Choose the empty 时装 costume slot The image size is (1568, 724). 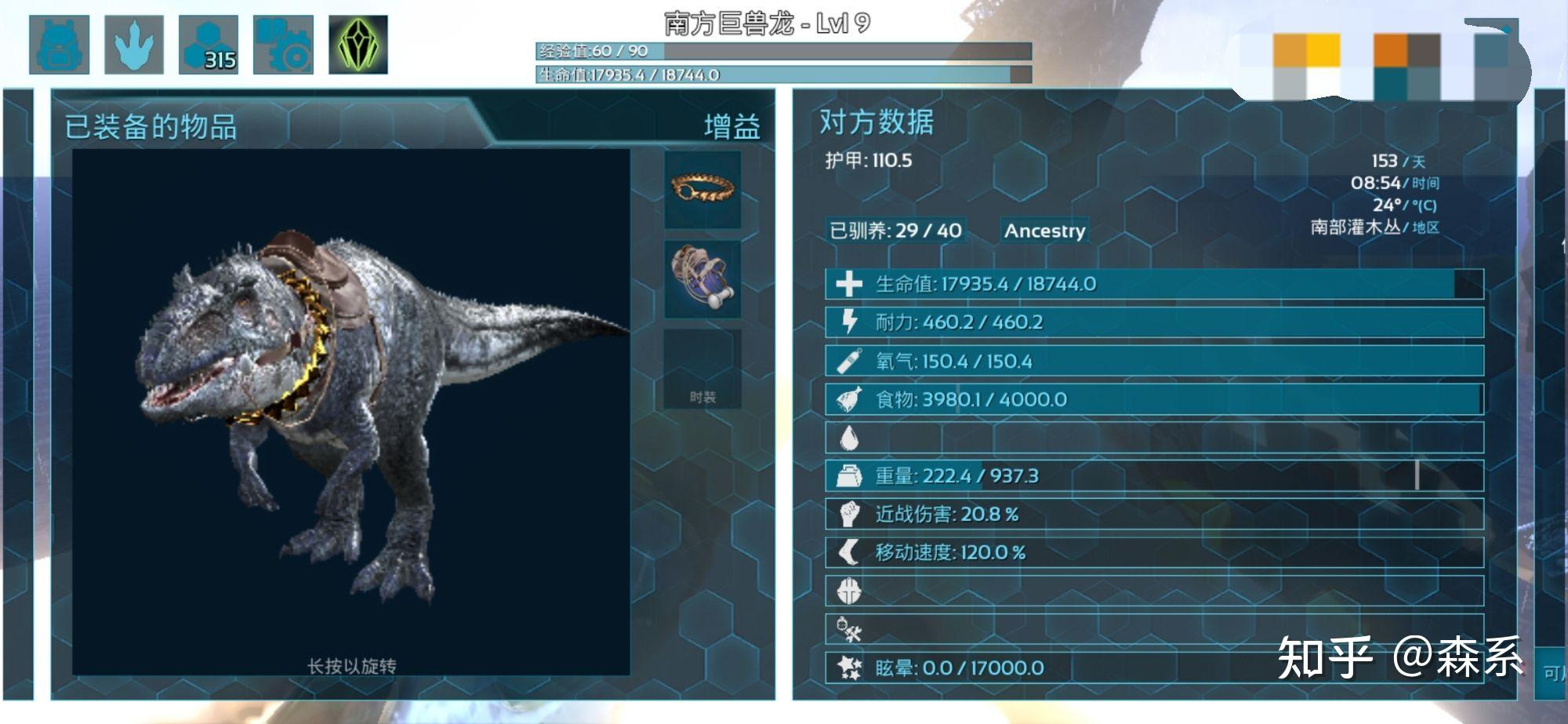click(702, 369)
